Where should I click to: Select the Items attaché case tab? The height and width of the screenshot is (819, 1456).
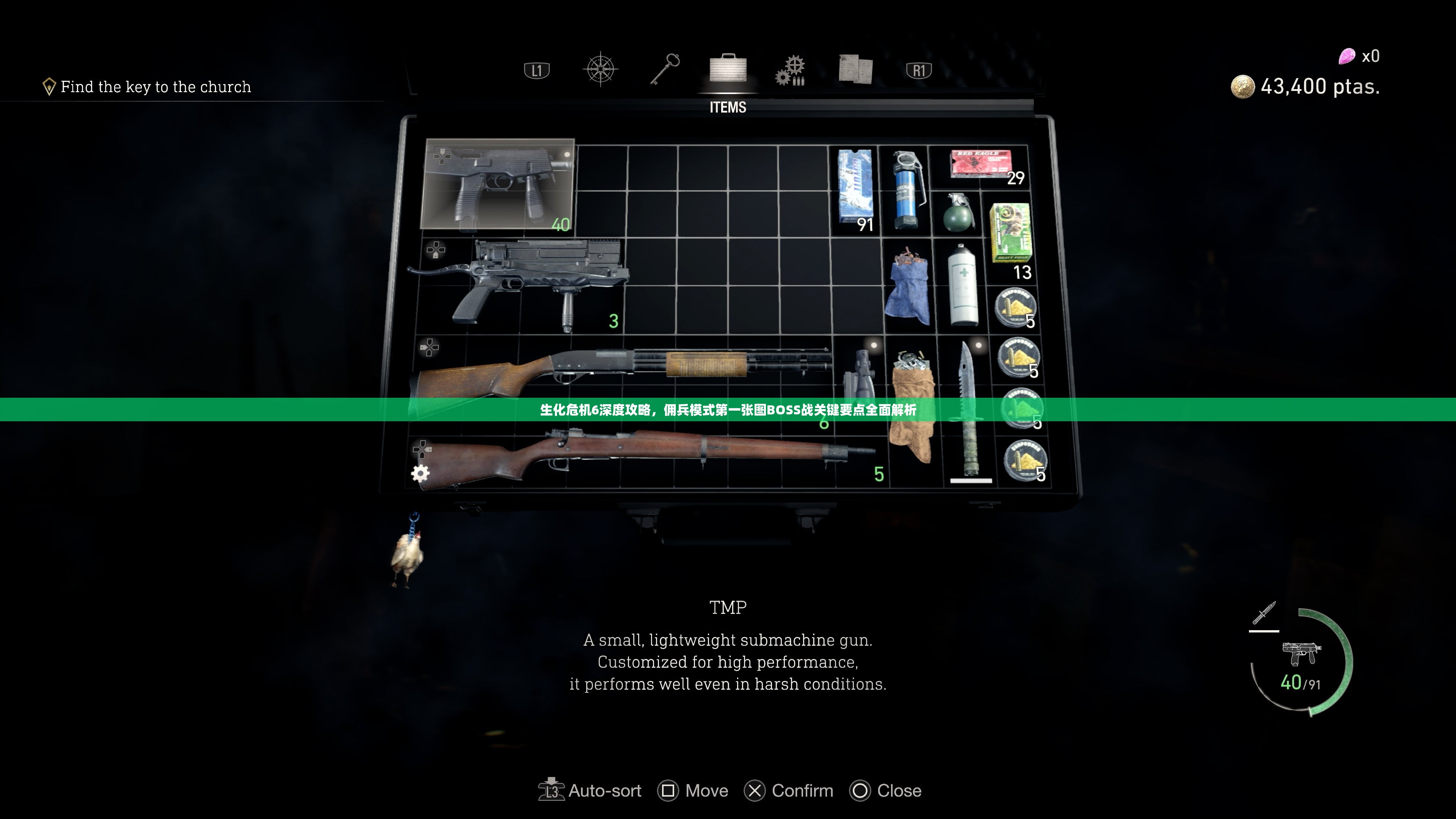(x=728, y=70)
